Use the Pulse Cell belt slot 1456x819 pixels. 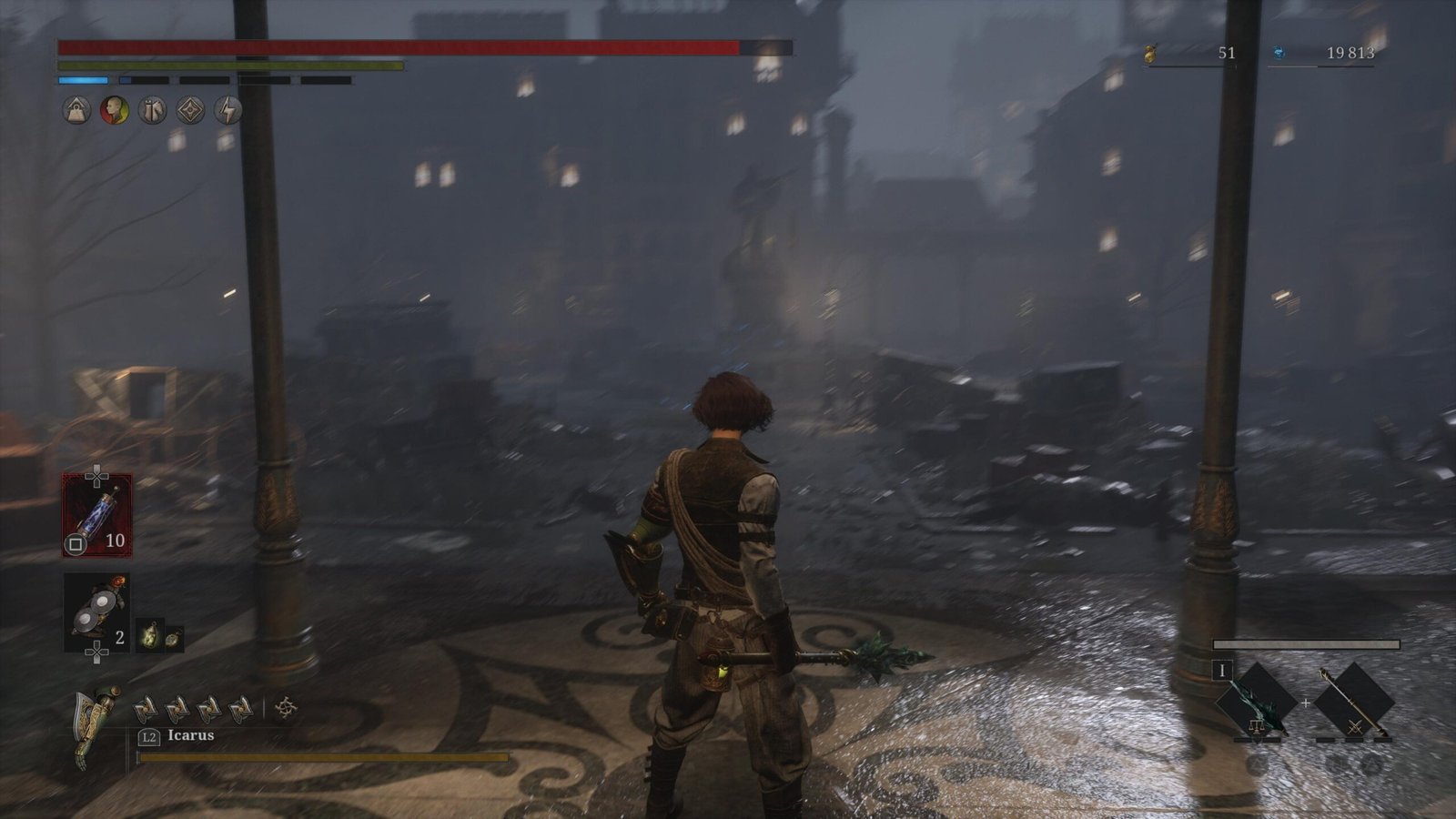point(96,515)
